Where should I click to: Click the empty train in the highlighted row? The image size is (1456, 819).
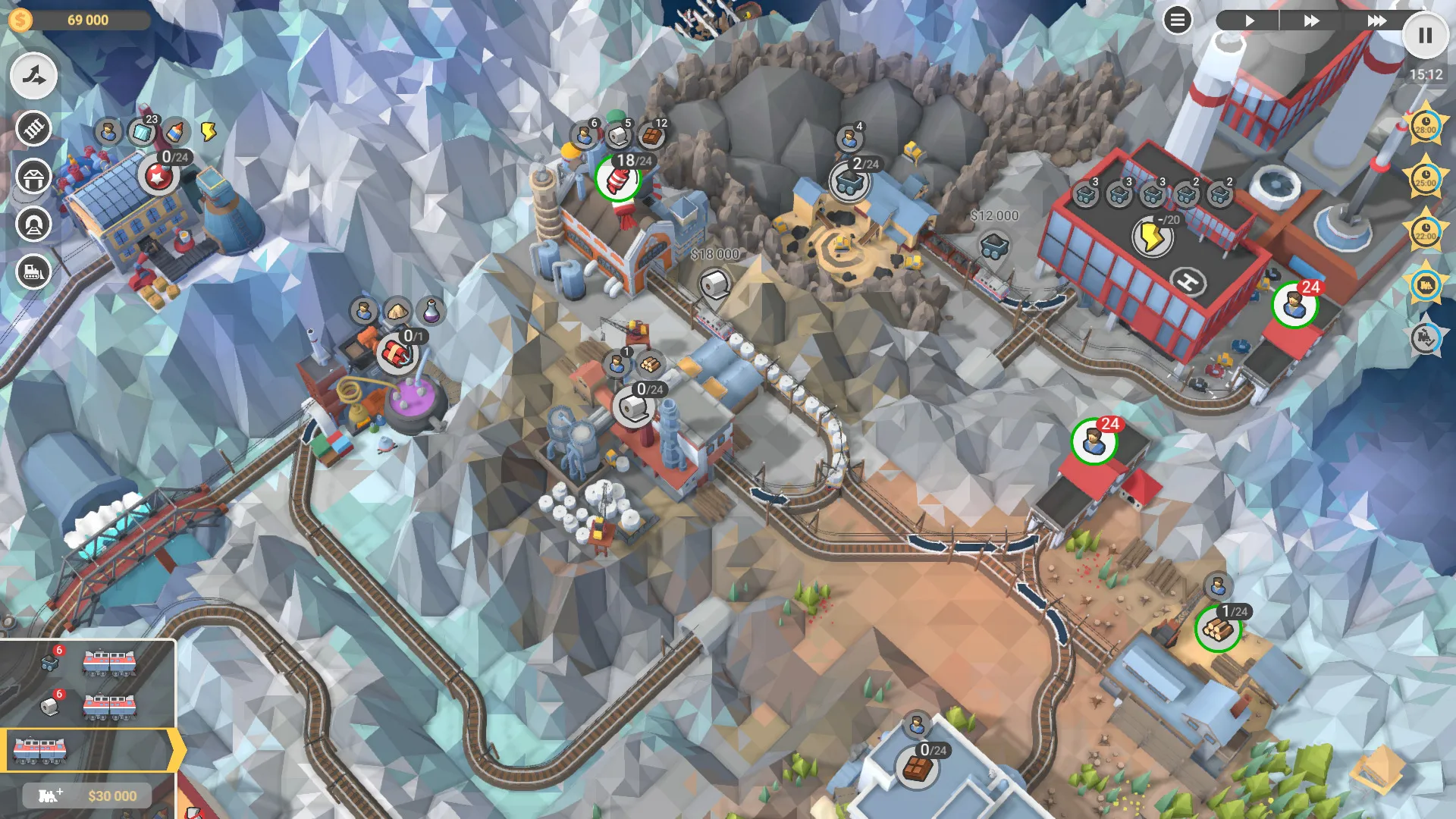click(40, 750)
